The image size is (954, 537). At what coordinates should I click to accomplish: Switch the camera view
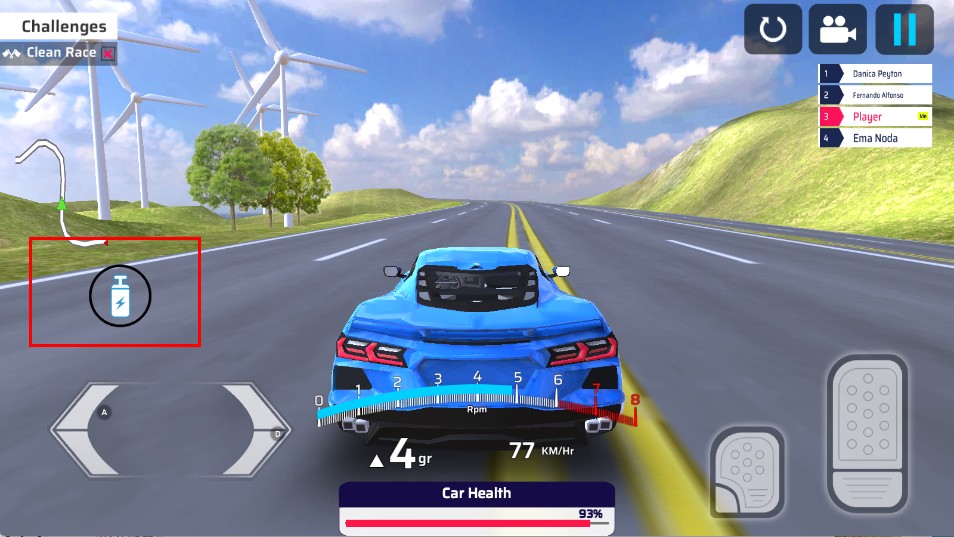click(838, 29)
